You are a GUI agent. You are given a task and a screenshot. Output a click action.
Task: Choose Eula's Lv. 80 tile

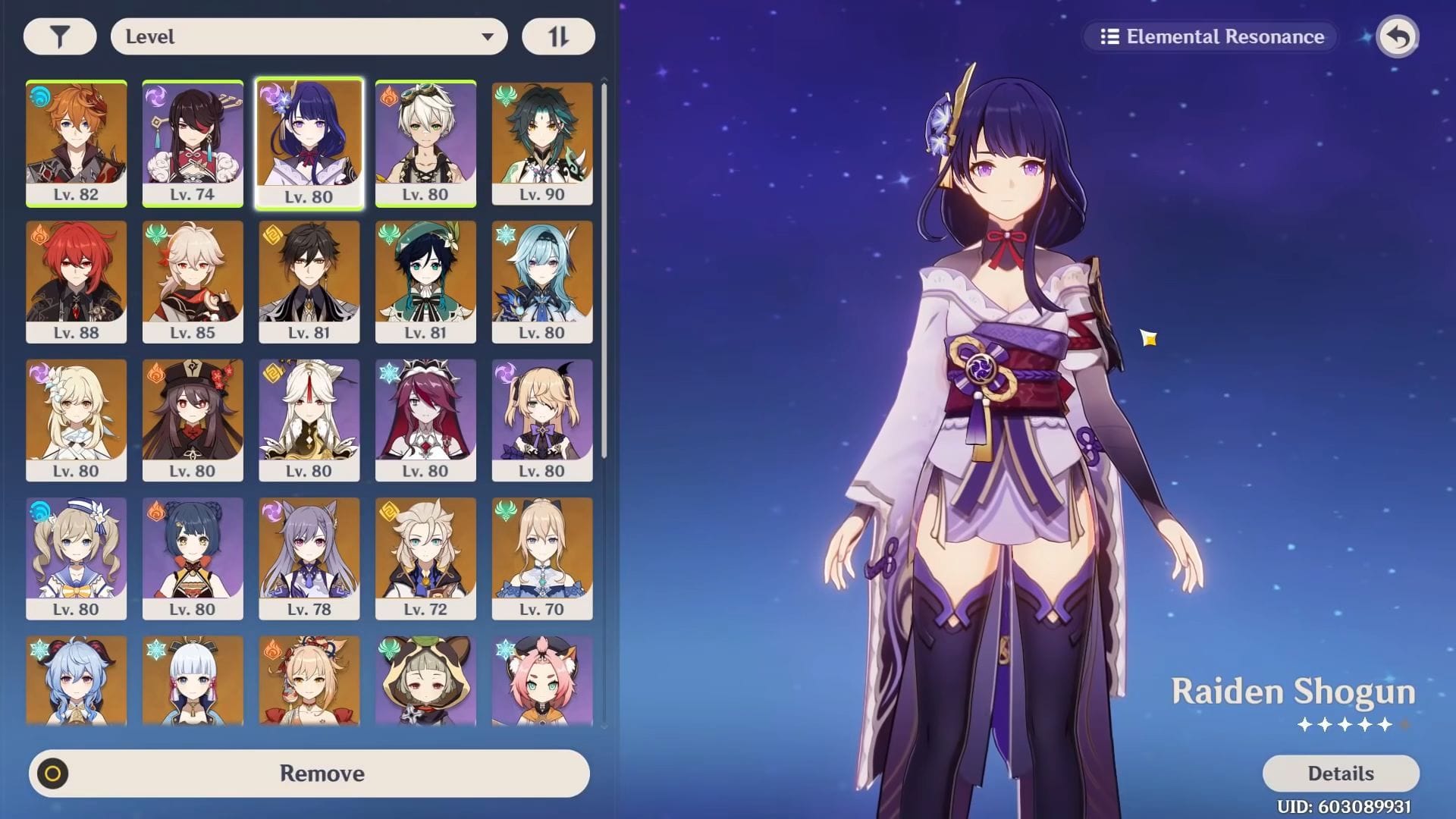tap(542, 281)
